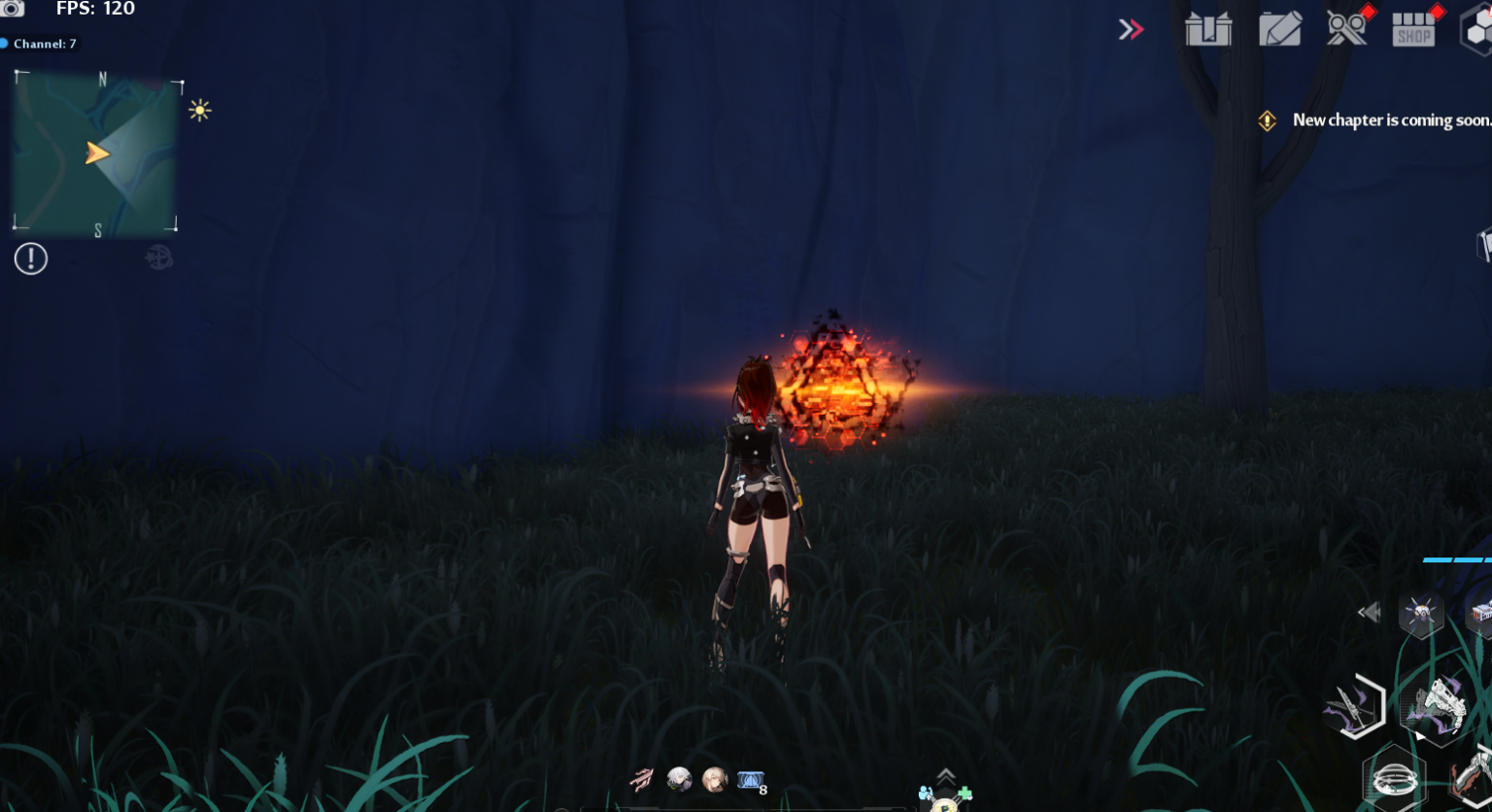Toggle the camera icon beside FPS
The image size is (1492, 812).
[x=13, y=9]
